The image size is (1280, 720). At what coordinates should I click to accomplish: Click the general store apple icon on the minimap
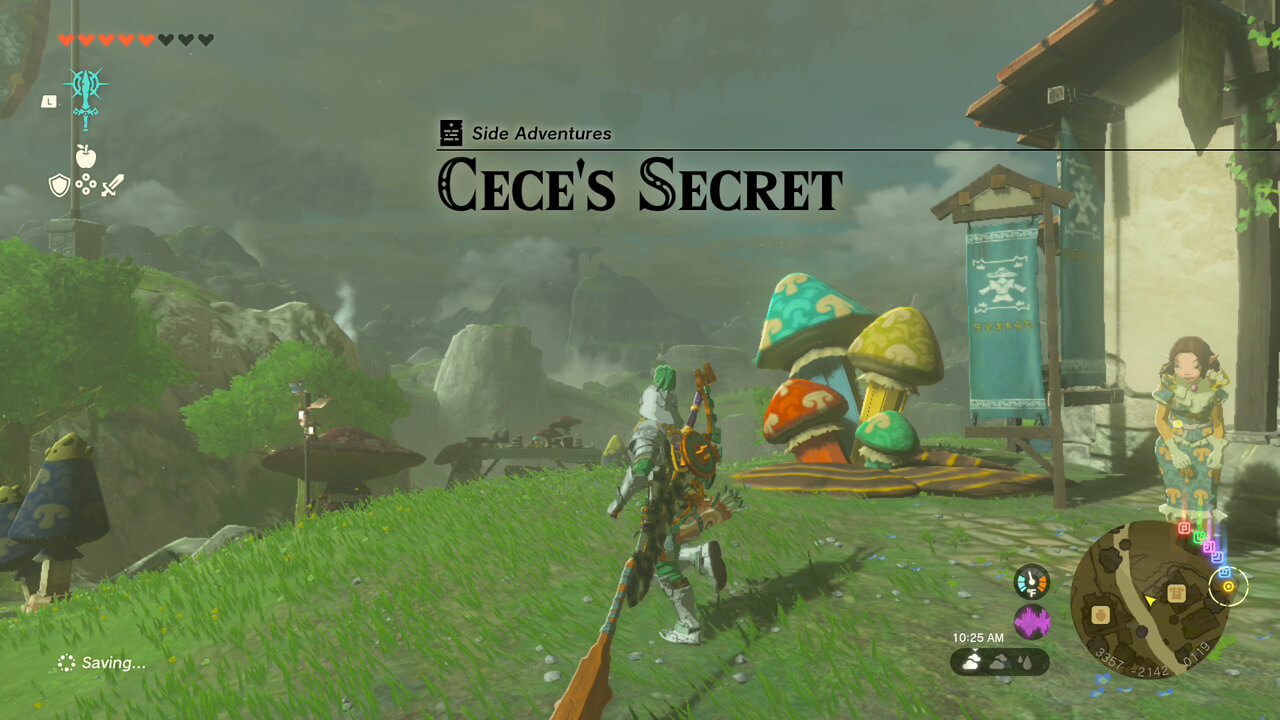click(x=1100, y=615)
